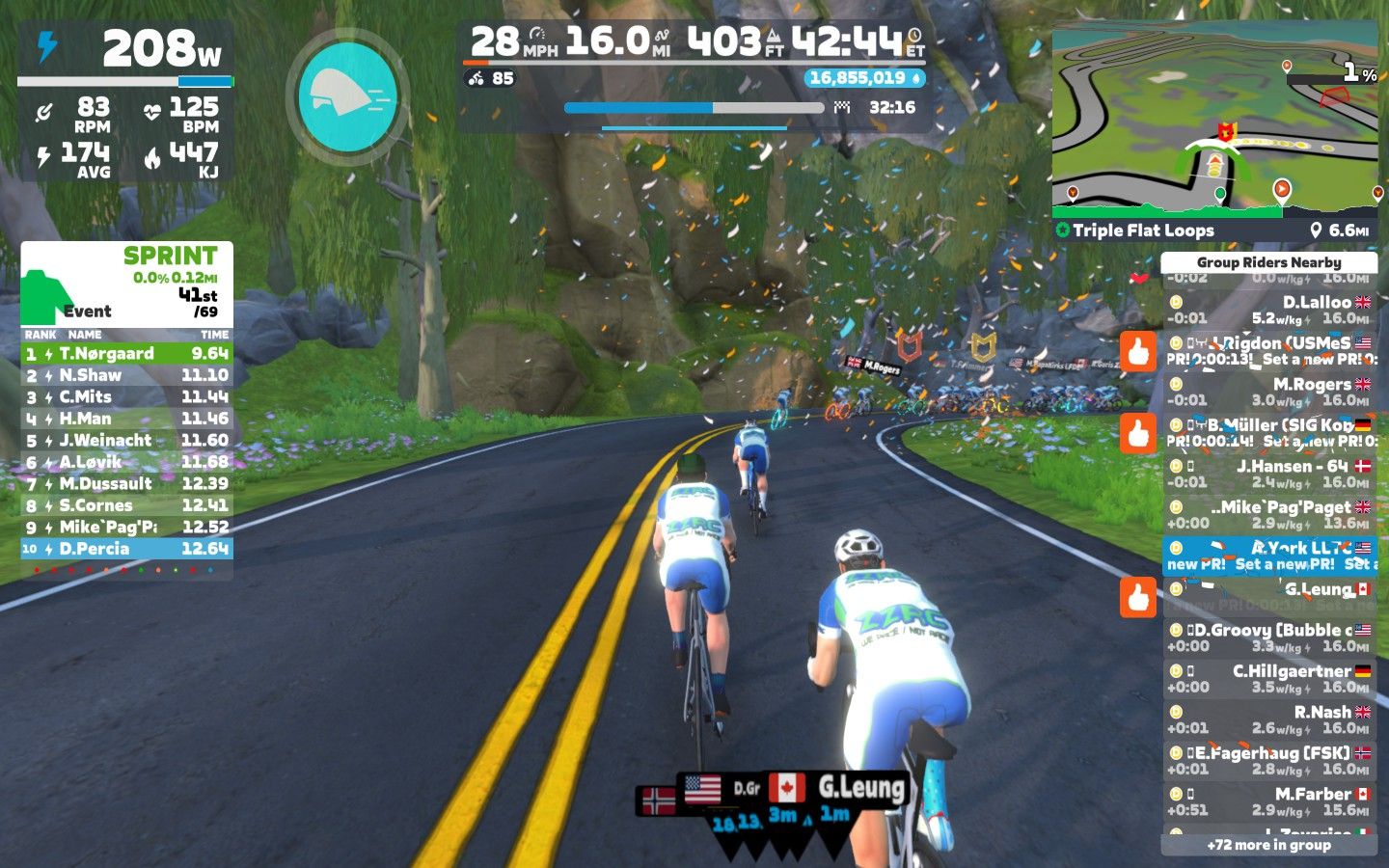Image resolution: width=1389 pixels, height=868 pixels.
Task: Select the highlighted A.York rider row
Action: (x=1268, y=556)
